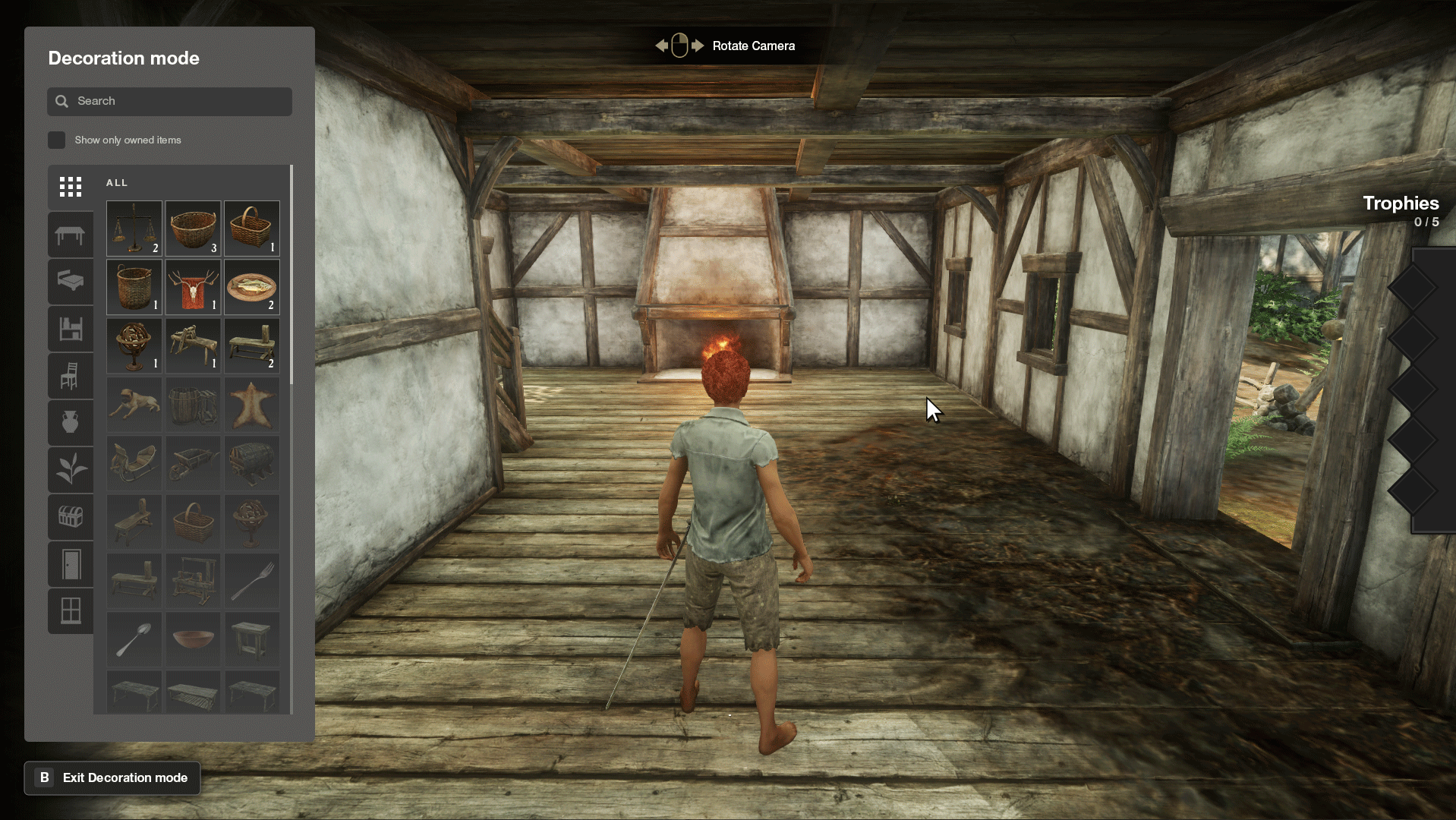Open the windows category tab
Screen dimensions: 1456x820
[x=71, y=610]
